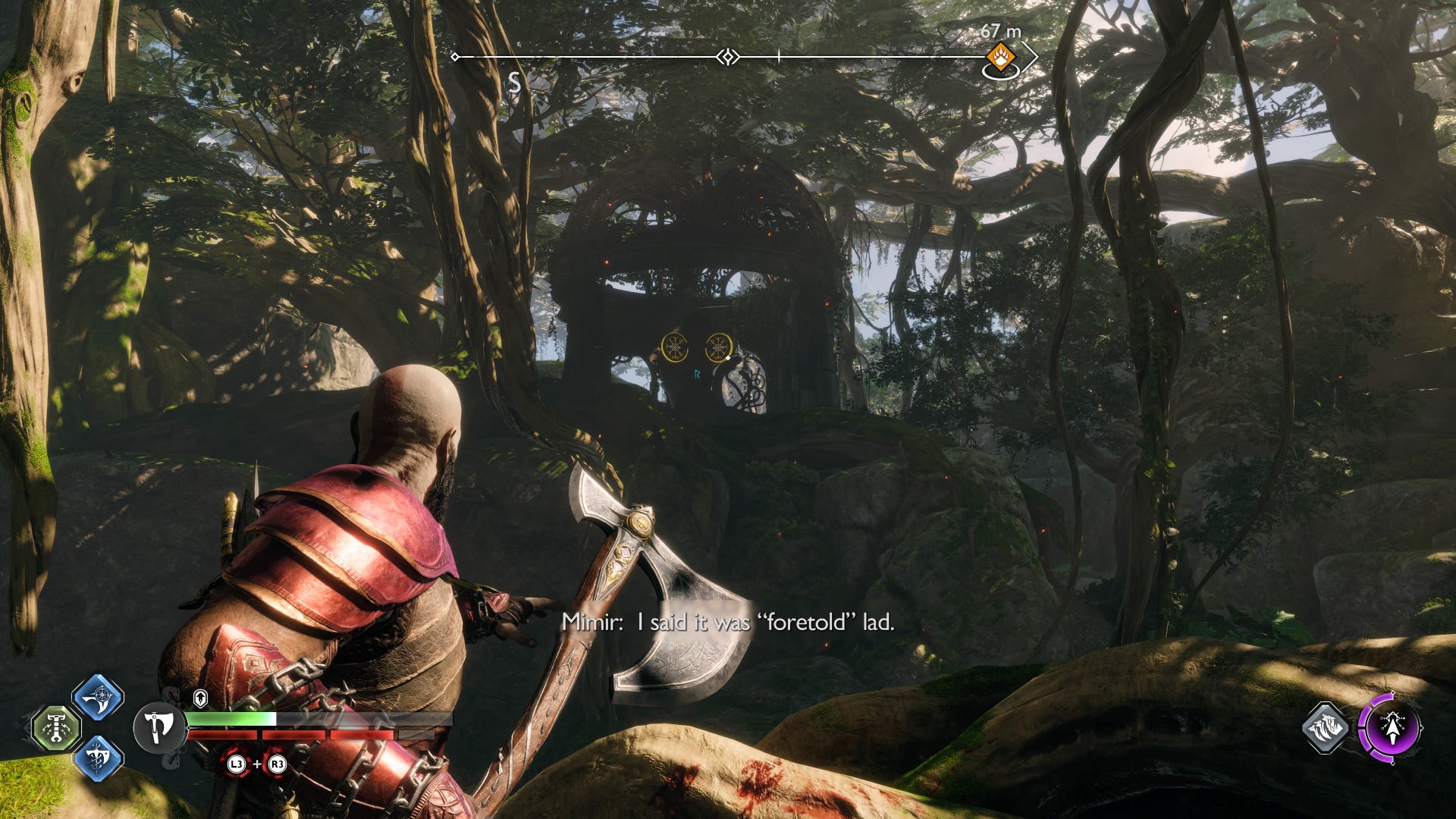Screen dimensions: 1456x819
Task: Trigger the wolf pack companion ability
Action: click(x=1326, y=728)
